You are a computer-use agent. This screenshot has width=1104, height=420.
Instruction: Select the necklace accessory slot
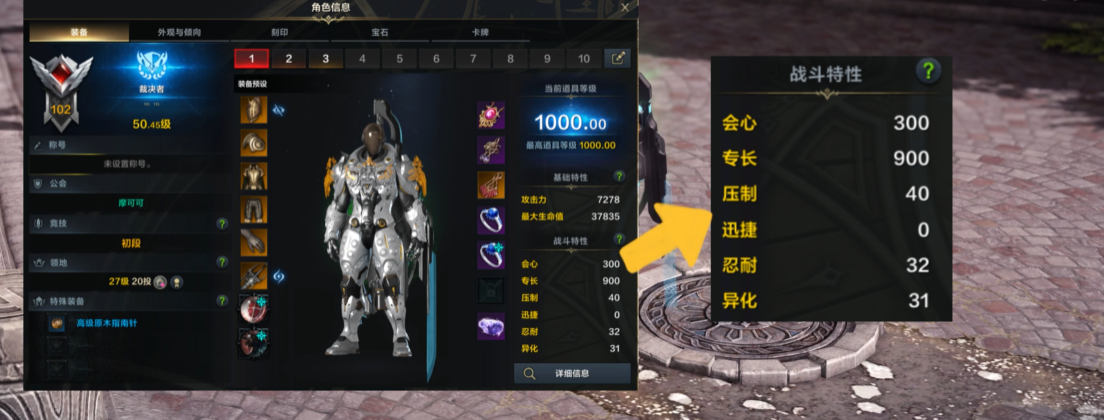[491, 115]
